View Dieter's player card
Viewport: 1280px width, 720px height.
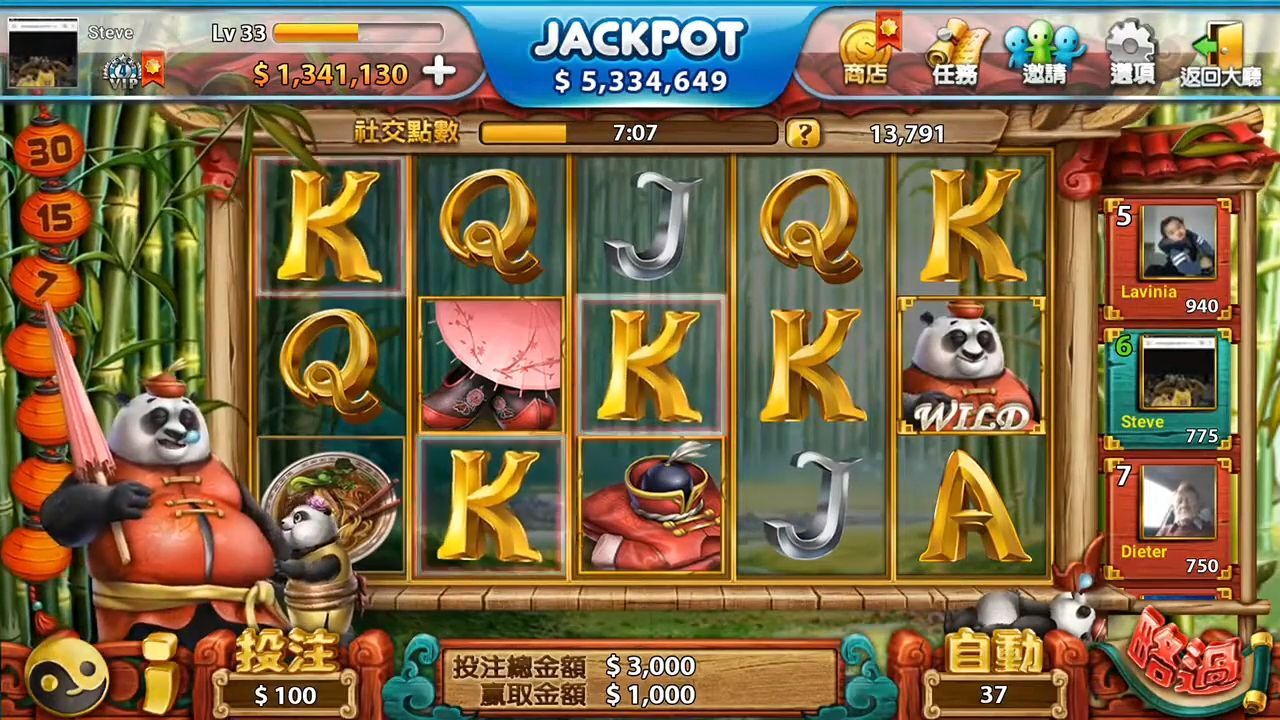1170,517
